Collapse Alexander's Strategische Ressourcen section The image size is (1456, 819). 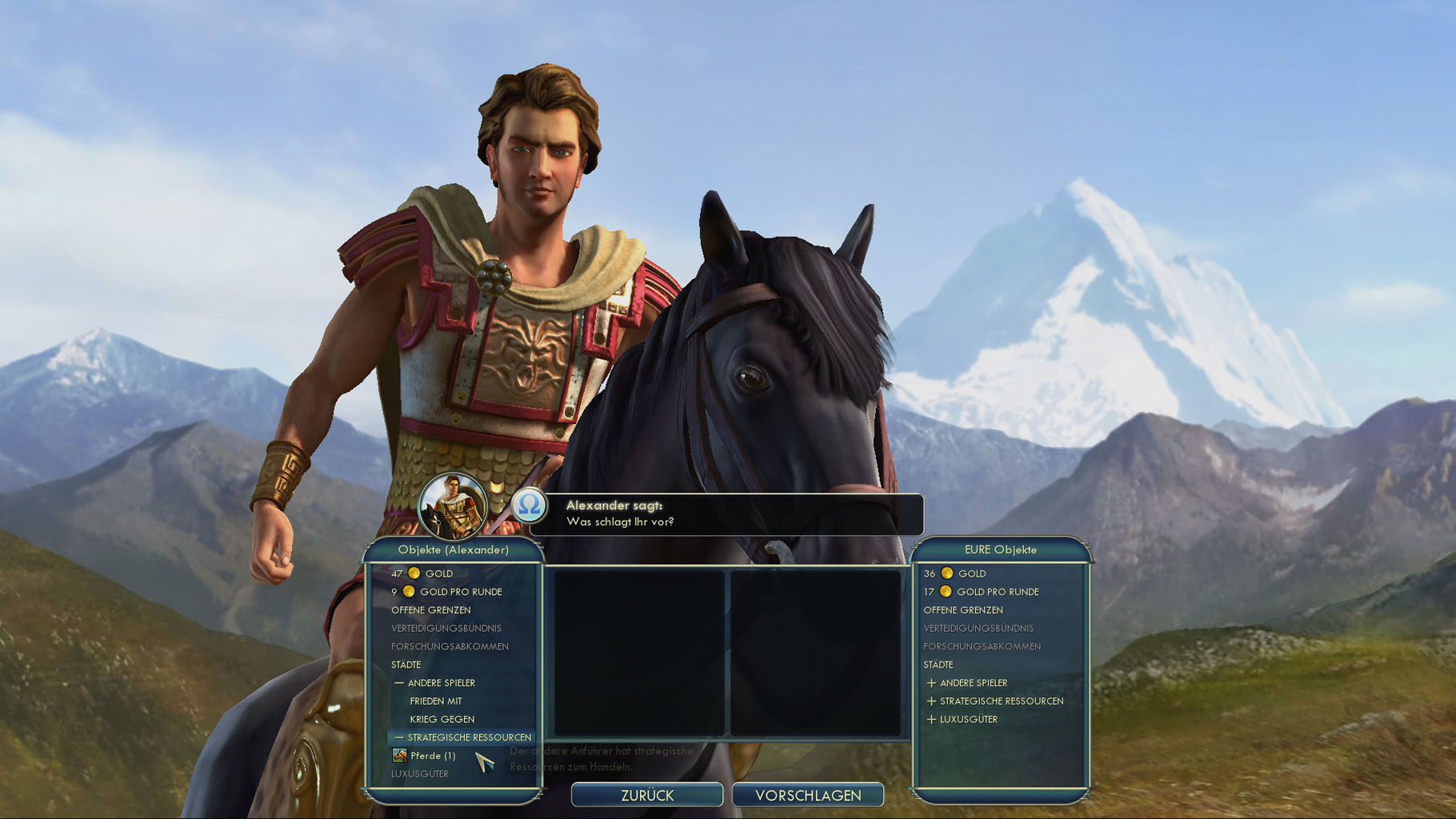464,737
